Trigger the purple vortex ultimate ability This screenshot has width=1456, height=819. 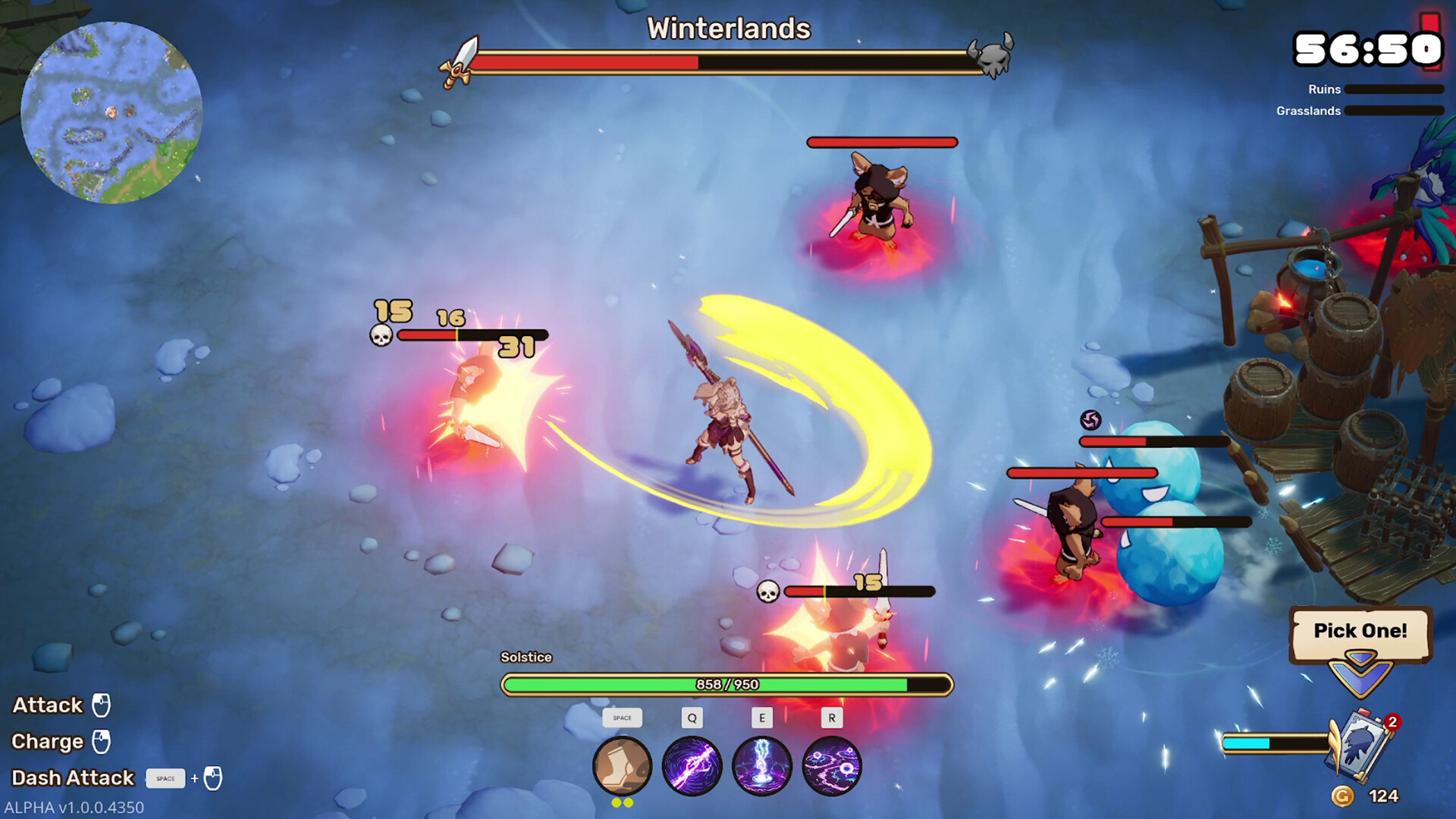[831, 766]
